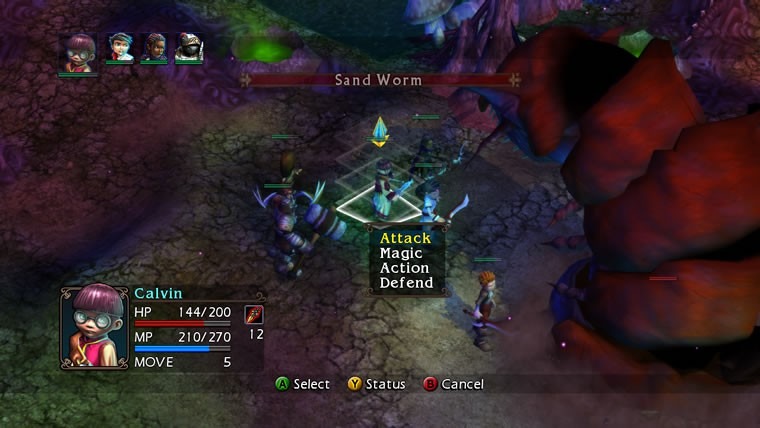The image size is (760, 428).
Task: Select the Magic command
Action: [x=403, y=253]
